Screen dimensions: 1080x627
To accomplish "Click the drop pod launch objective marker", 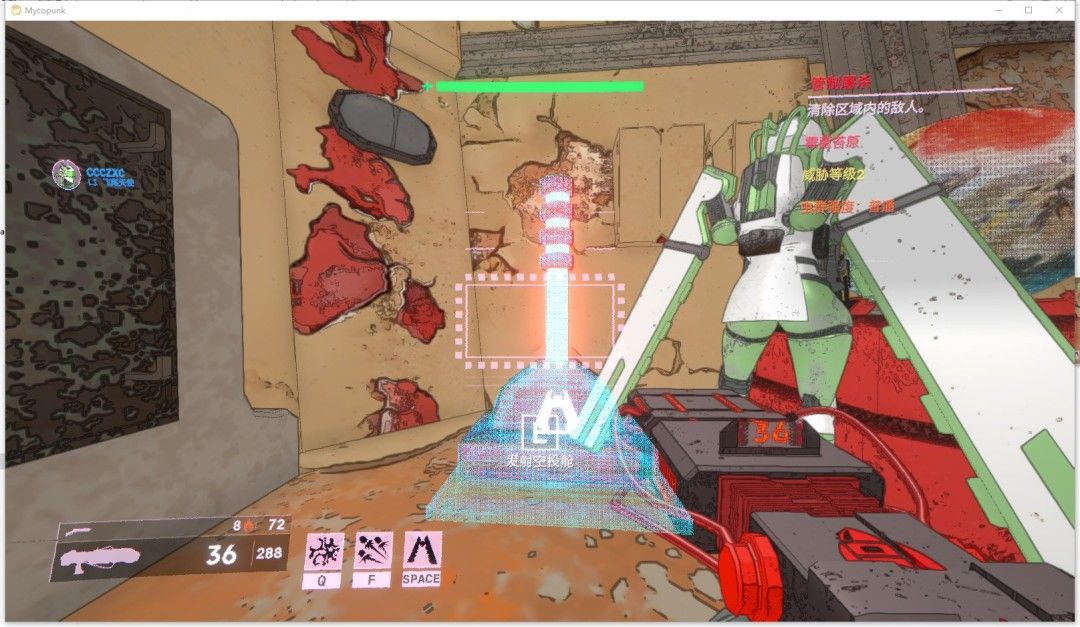I will [546, 431].
